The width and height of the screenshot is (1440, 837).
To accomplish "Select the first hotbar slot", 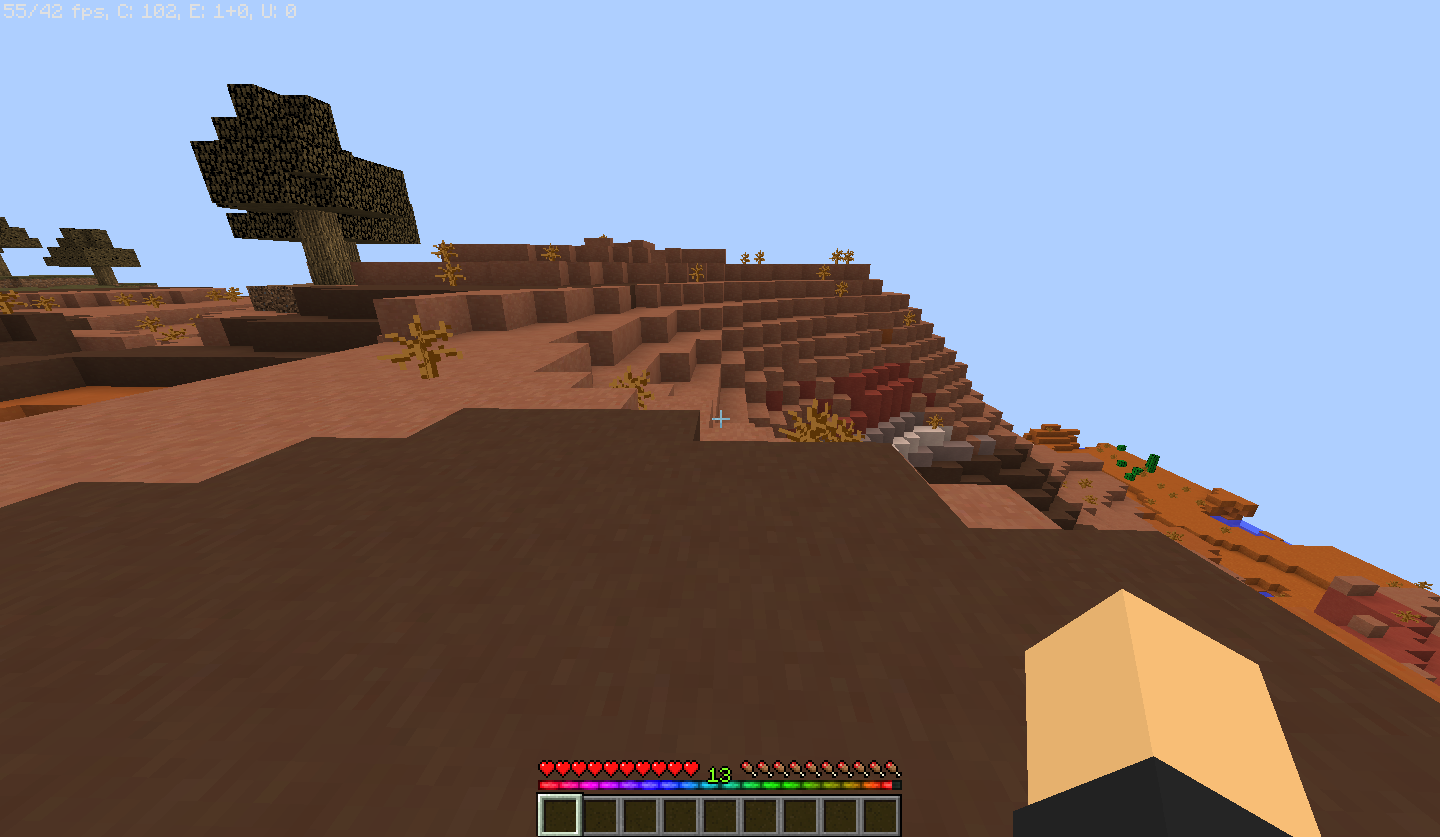I will (x=560, y=815).
